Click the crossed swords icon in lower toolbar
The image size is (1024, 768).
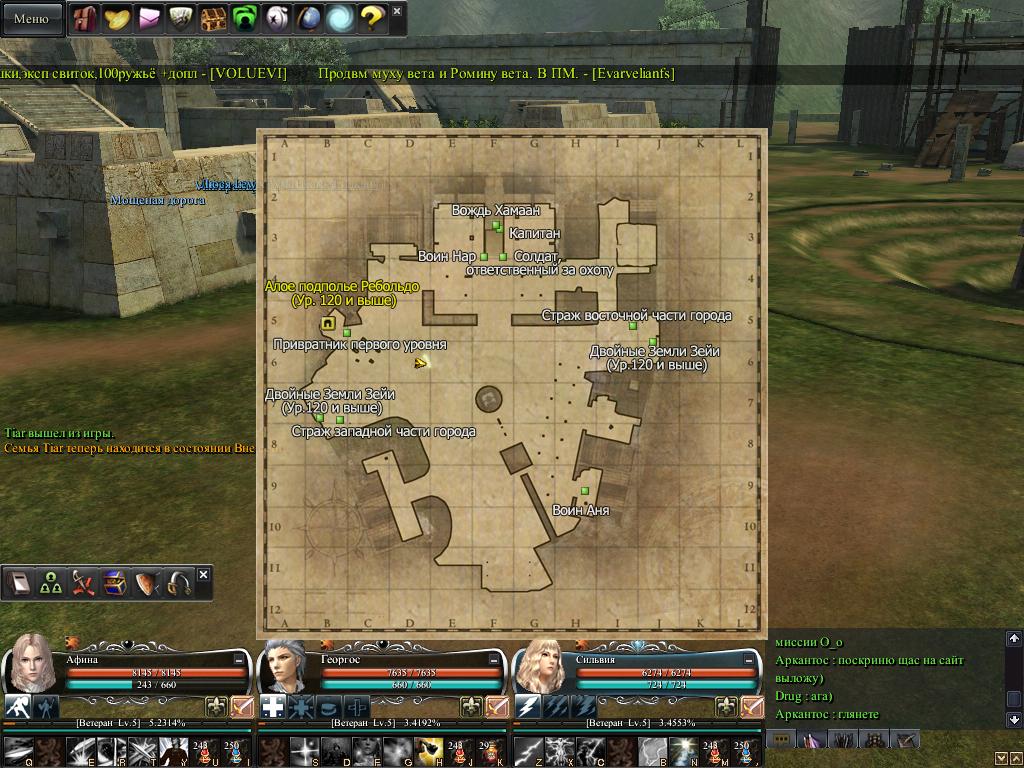click(82, 584)
